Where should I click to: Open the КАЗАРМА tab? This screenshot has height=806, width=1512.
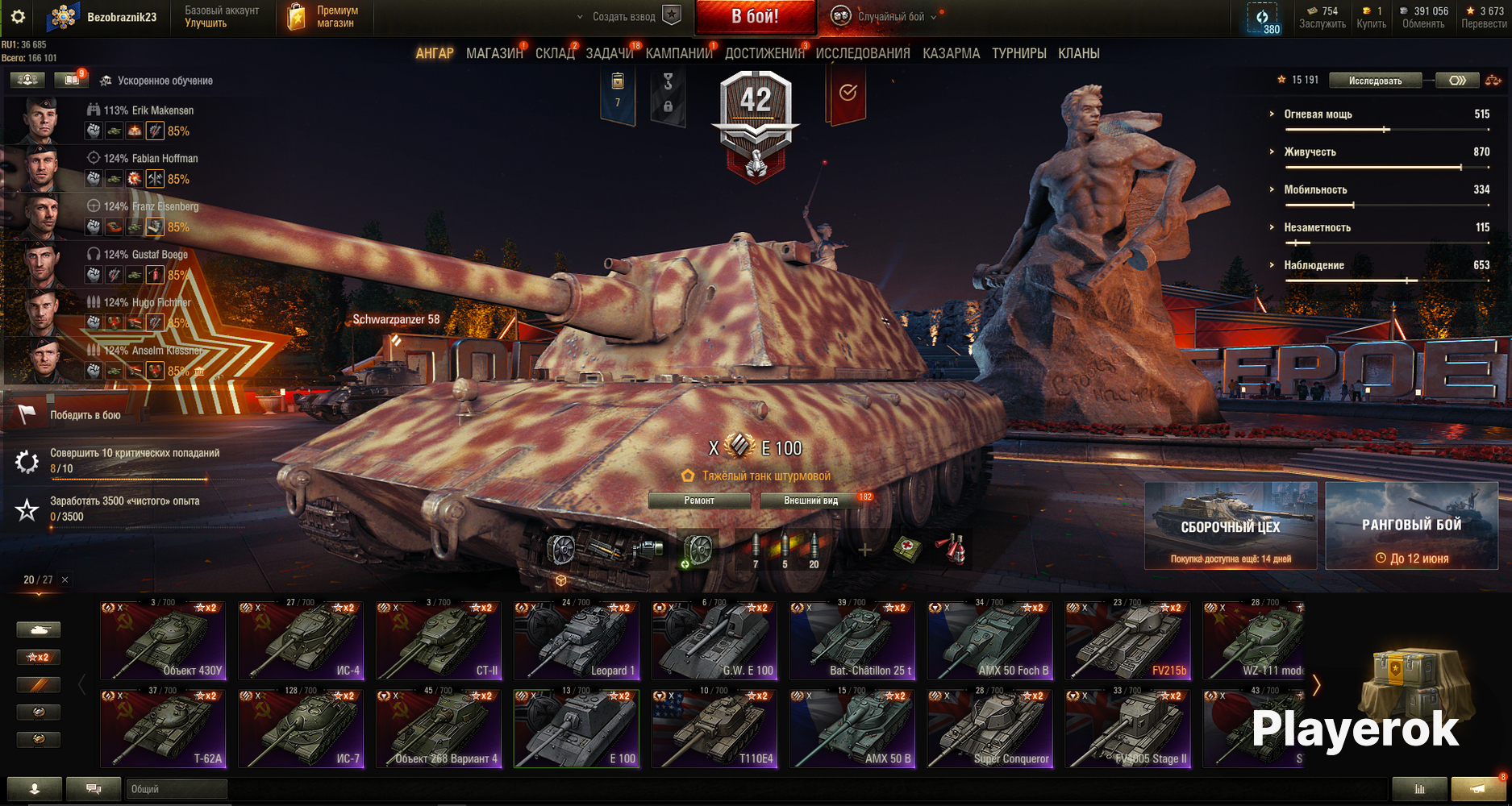pyautogui.click(x=951, y=53)
